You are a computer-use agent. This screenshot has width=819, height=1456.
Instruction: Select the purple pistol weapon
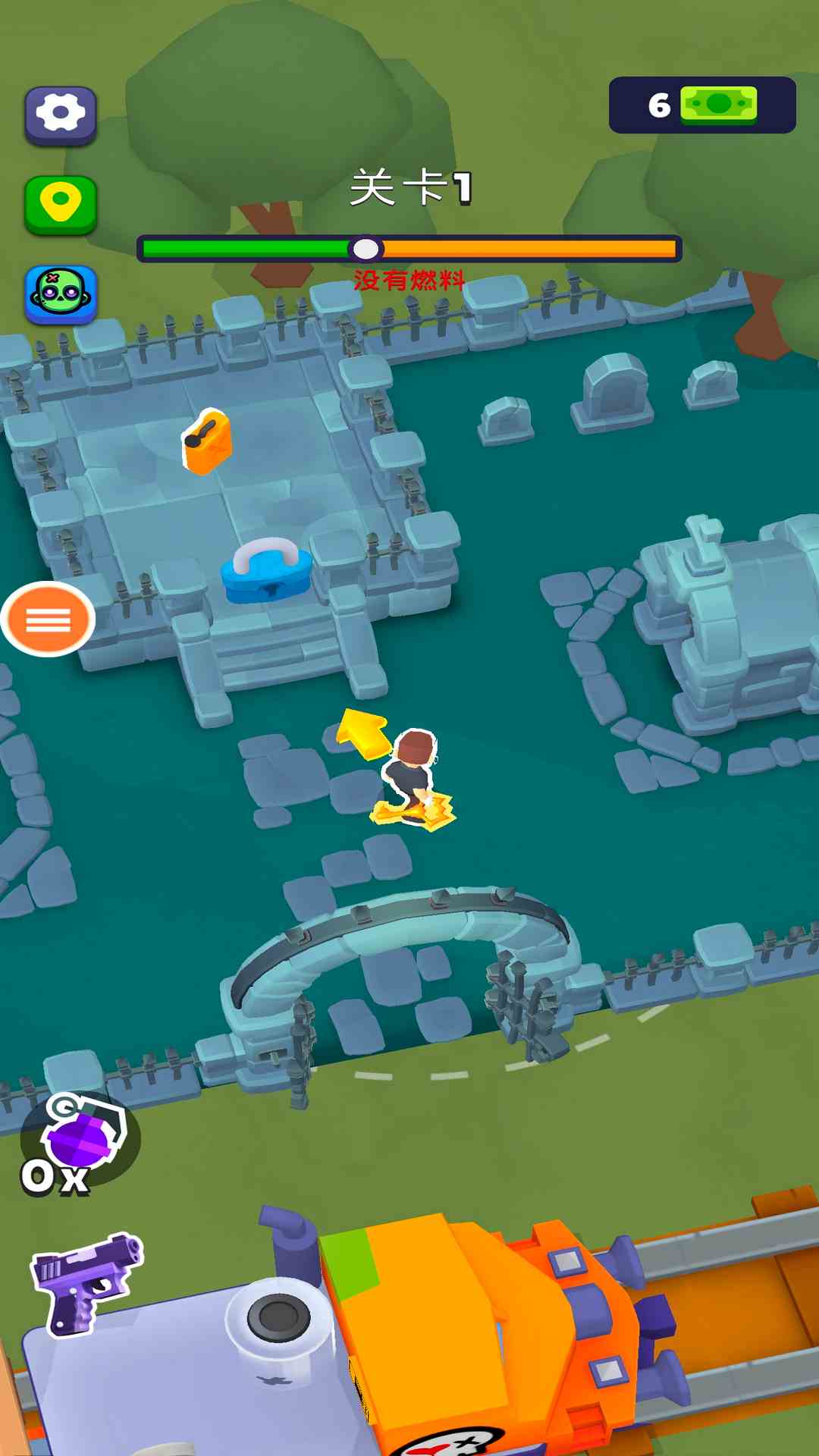coord(86,1282)
